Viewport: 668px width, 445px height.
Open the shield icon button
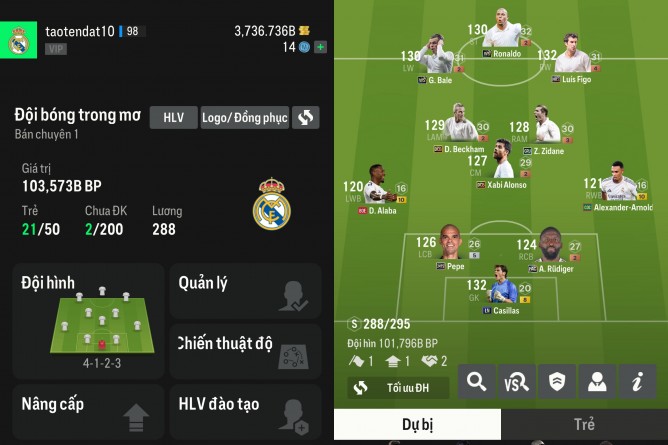pos(556,381)
